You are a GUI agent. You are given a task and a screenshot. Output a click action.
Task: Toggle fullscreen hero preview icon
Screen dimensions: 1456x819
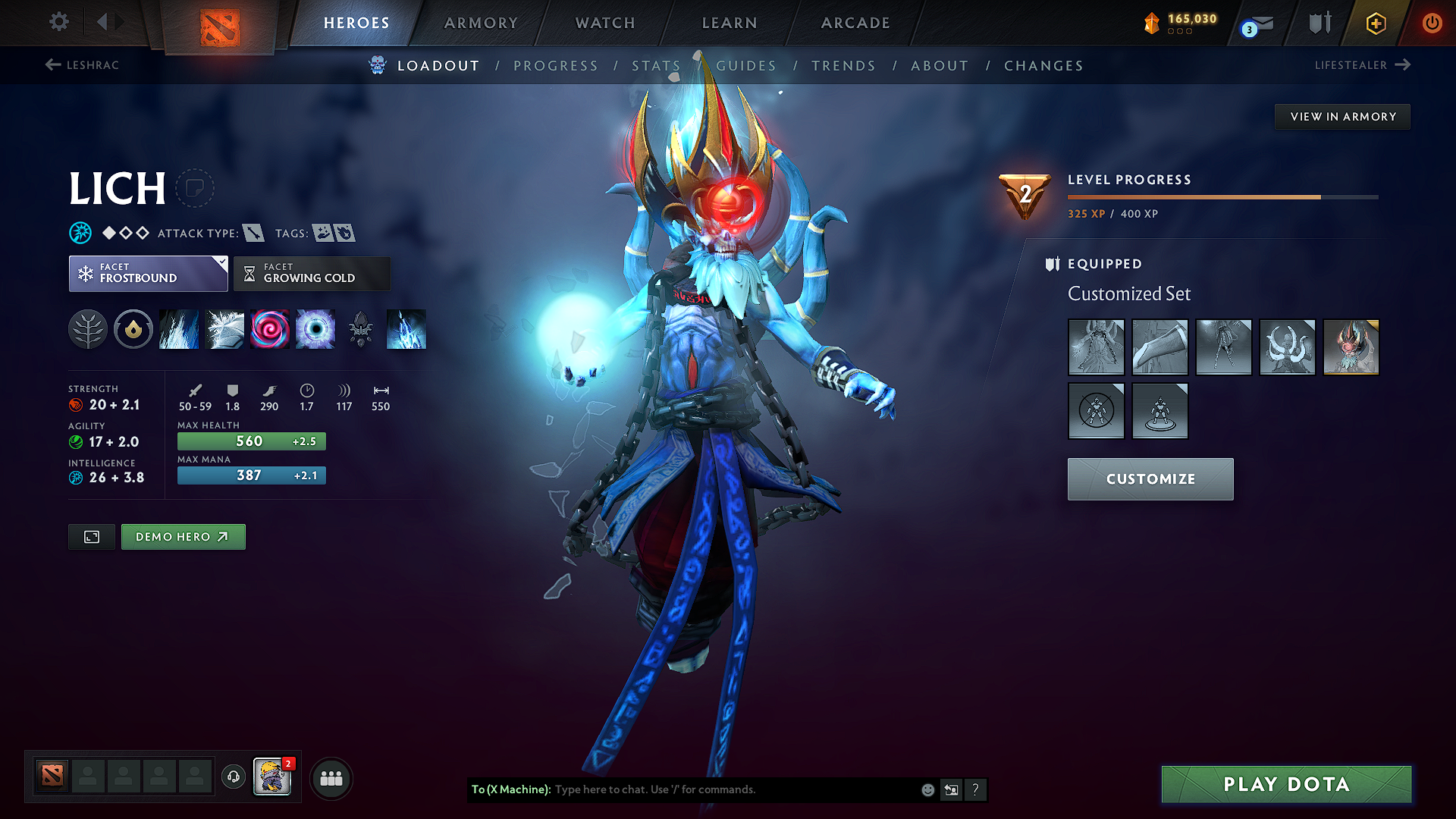(91, 536)
